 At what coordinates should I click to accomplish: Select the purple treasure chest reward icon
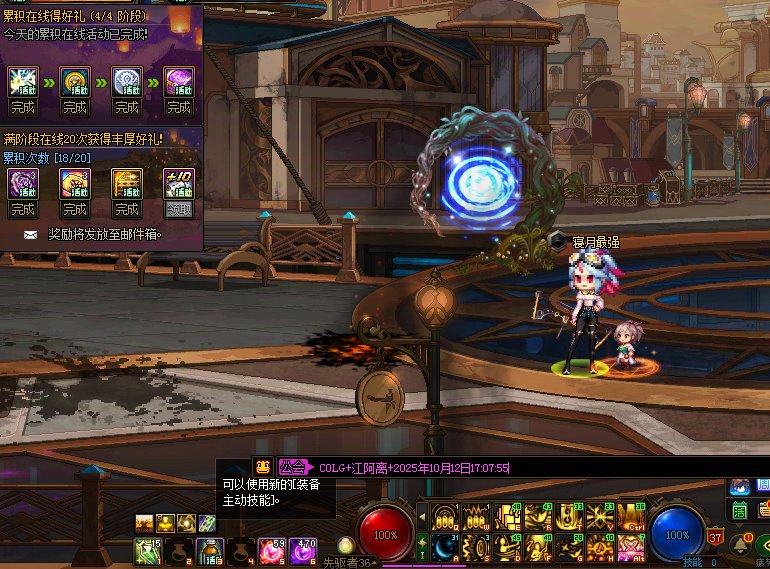(x=178, y=82)
